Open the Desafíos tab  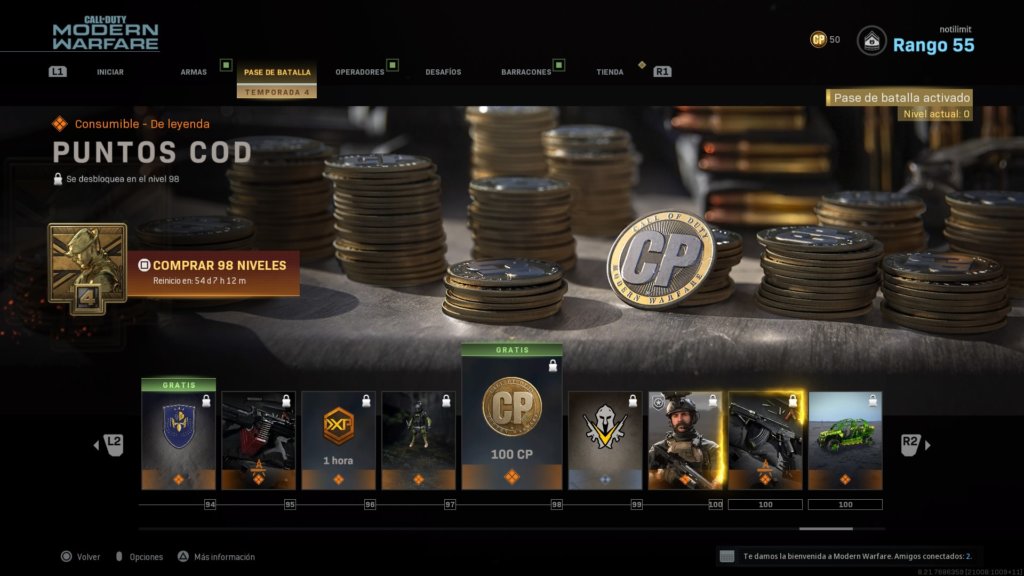point(443,72)
